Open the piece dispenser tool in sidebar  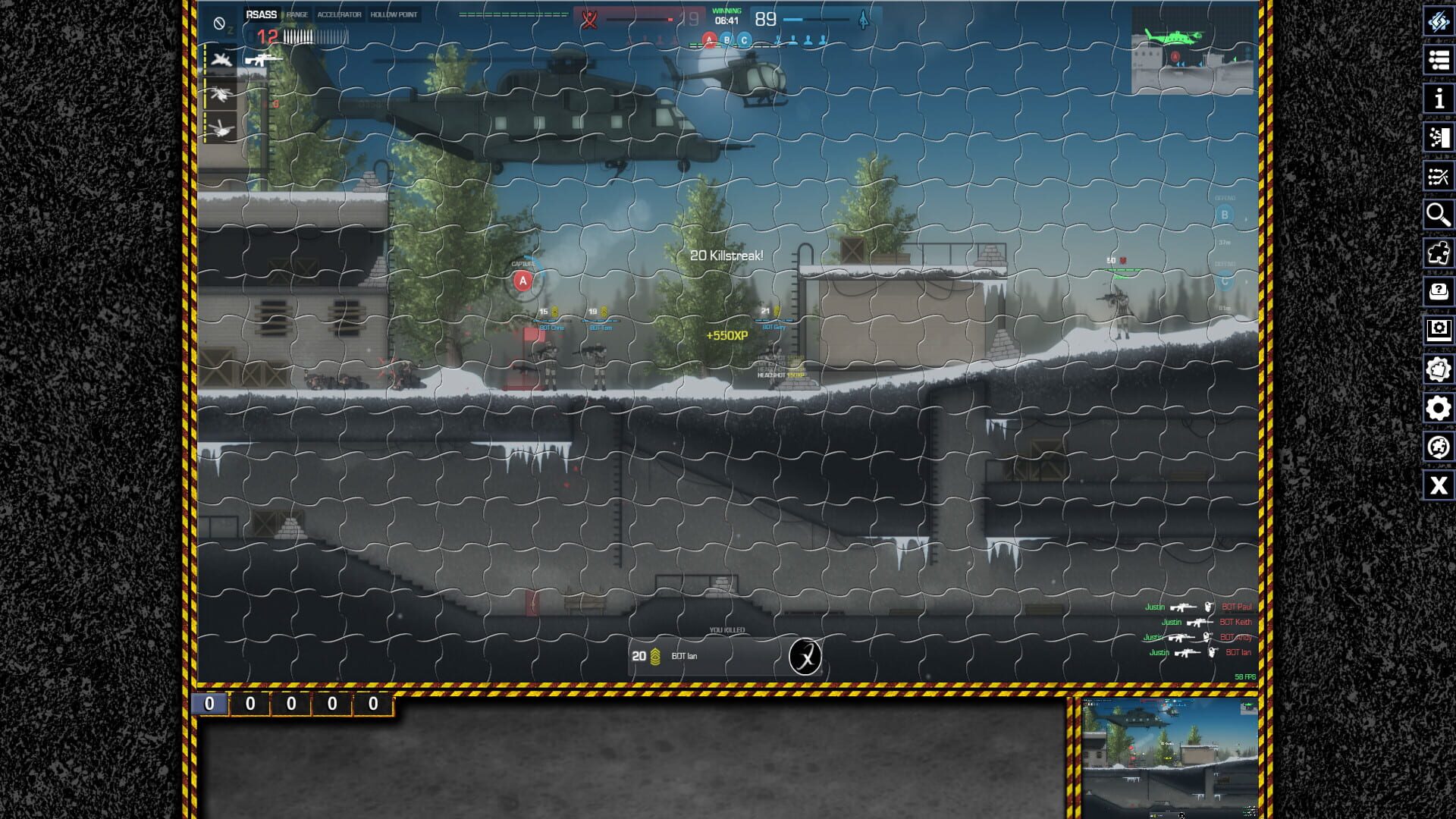point(1439,136)
